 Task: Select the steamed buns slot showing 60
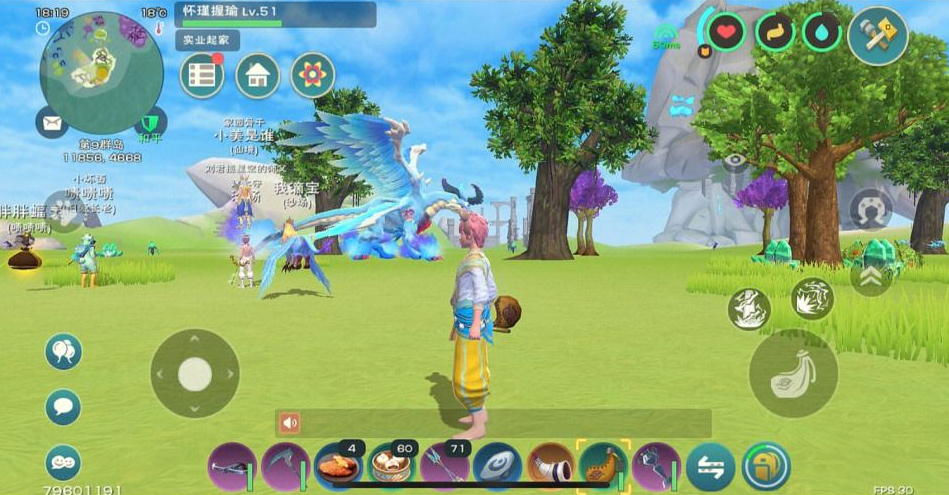(x=392, y=467)
